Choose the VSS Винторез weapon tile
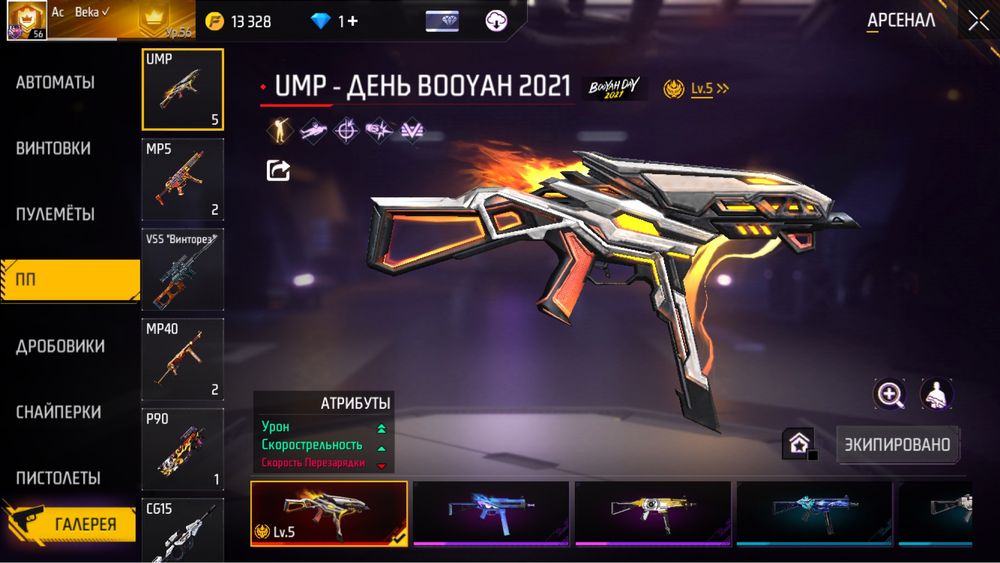 point(183,269)
